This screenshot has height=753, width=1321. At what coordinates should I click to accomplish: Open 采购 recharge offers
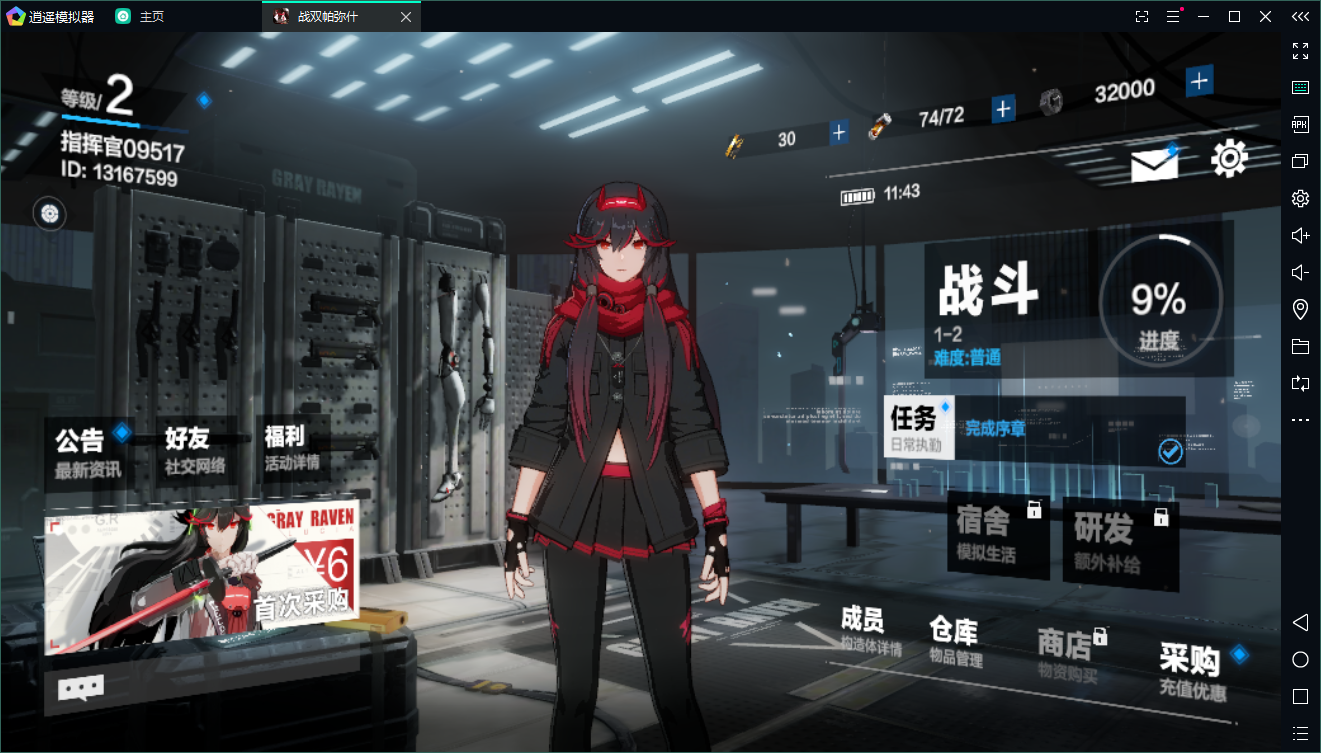tap(1193, 671)
